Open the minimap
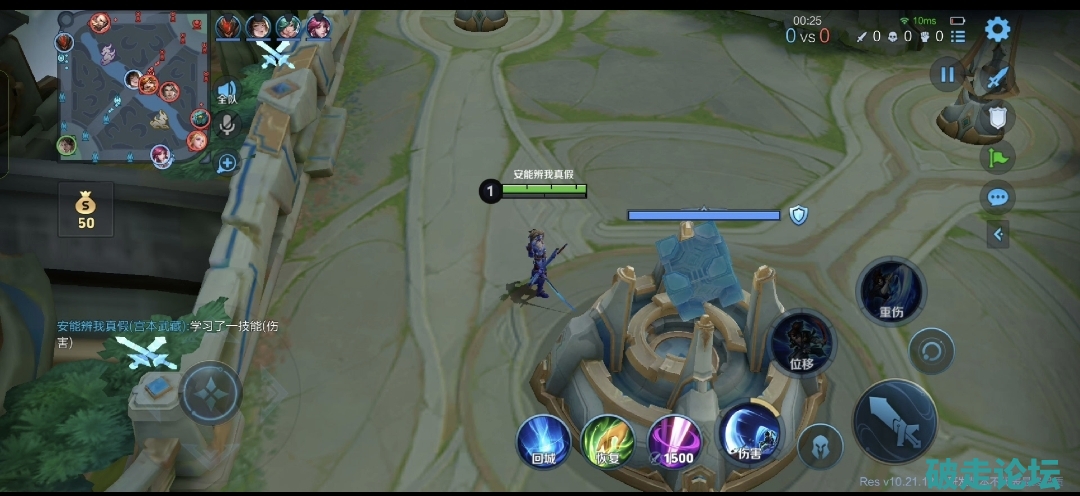This screenshot has height=496, width=1080. (132, 87)
